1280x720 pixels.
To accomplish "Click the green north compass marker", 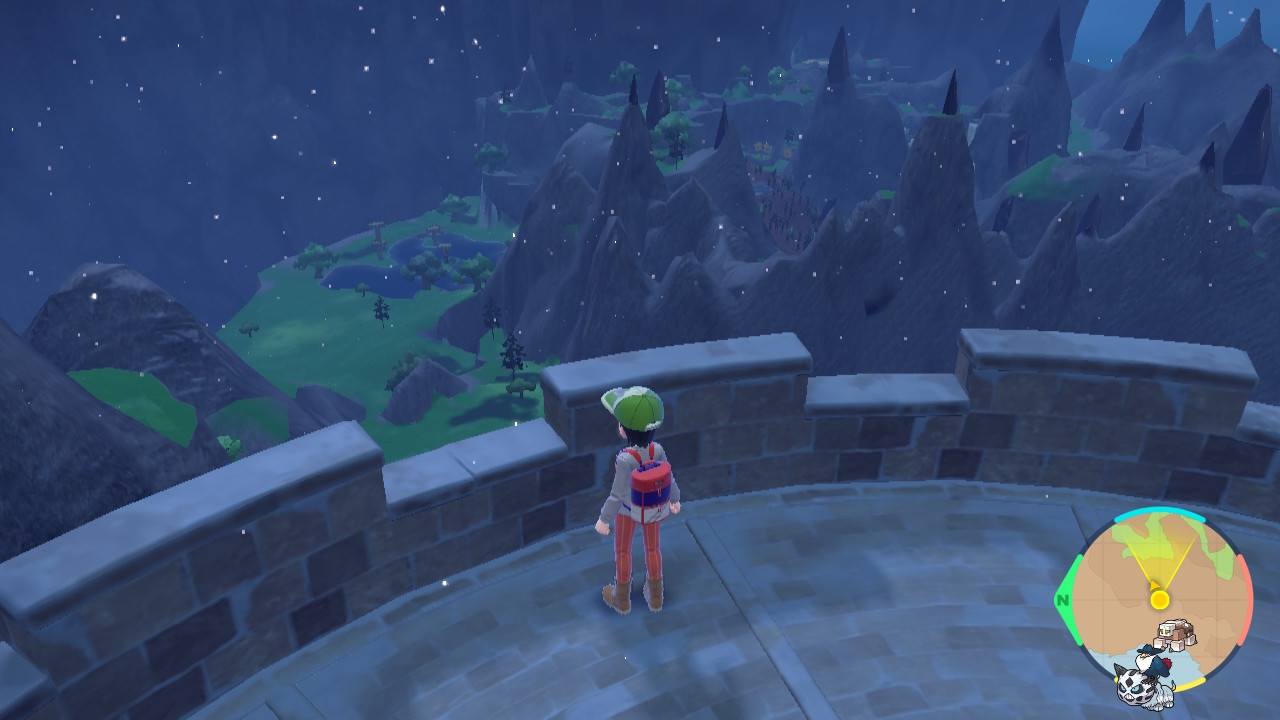I will [x=1062, y=601].
